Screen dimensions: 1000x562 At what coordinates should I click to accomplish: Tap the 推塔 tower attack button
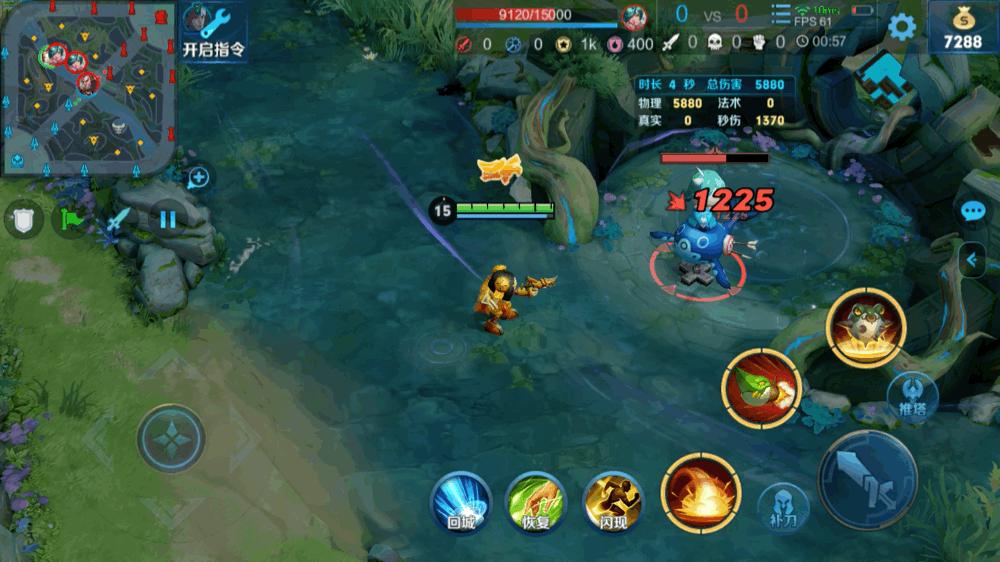point(909,393)
